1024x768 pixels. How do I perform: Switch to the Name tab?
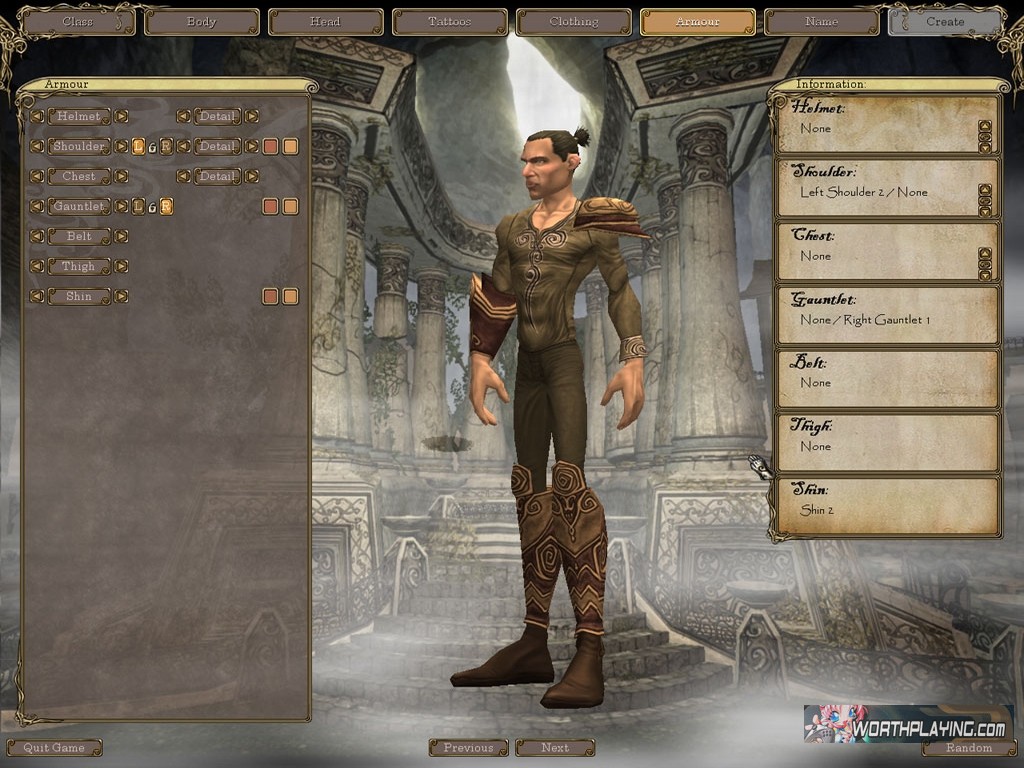point(821,21)
